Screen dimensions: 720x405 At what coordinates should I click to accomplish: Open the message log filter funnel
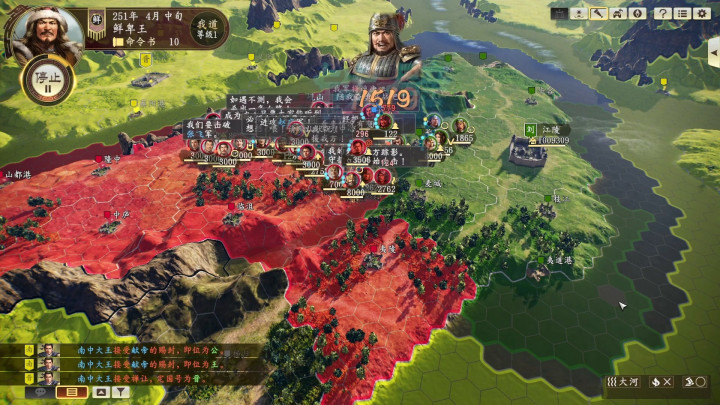click(121, 392)
